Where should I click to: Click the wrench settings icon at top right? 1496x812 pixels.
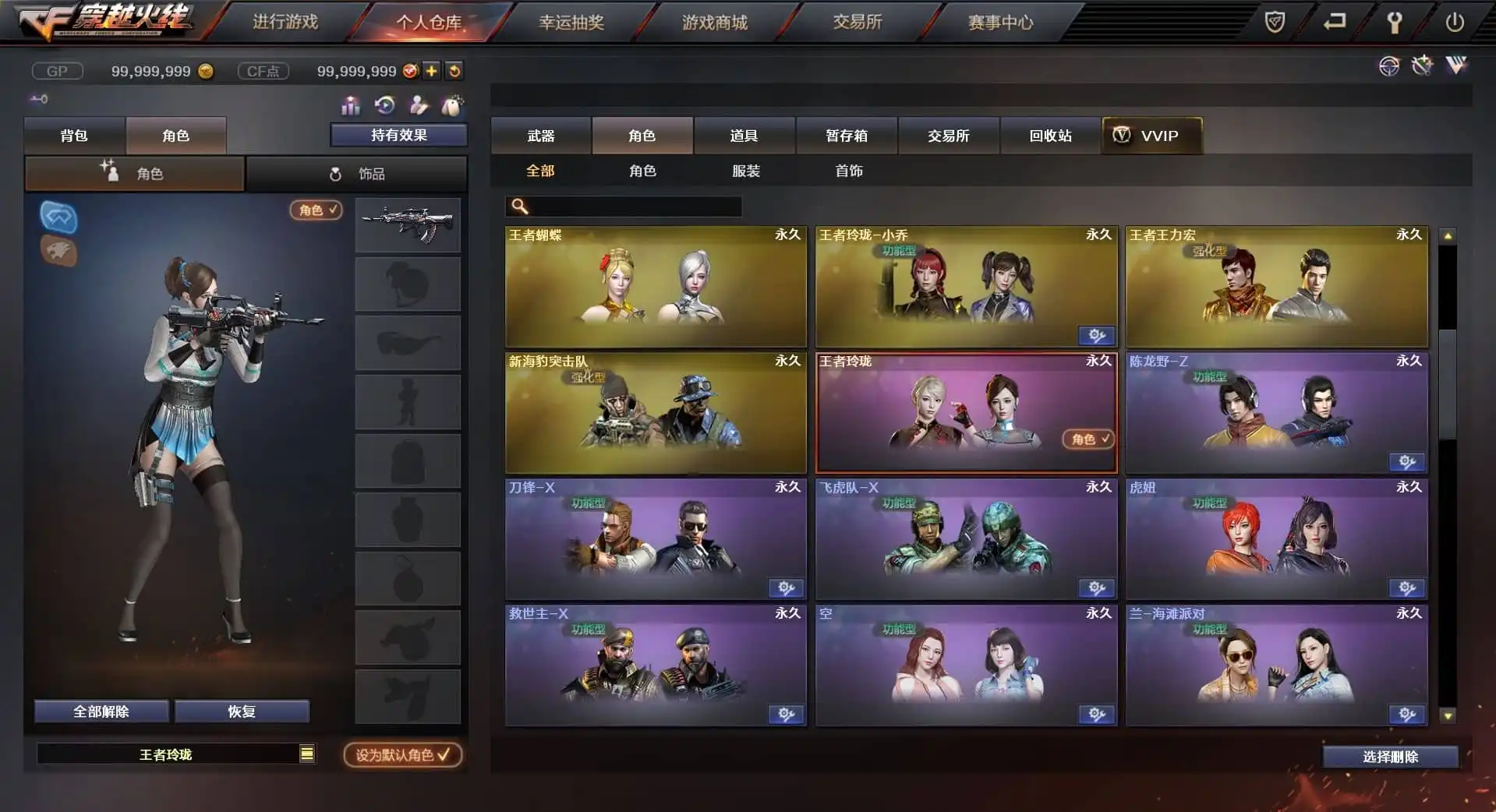(x=1396, y=23)
